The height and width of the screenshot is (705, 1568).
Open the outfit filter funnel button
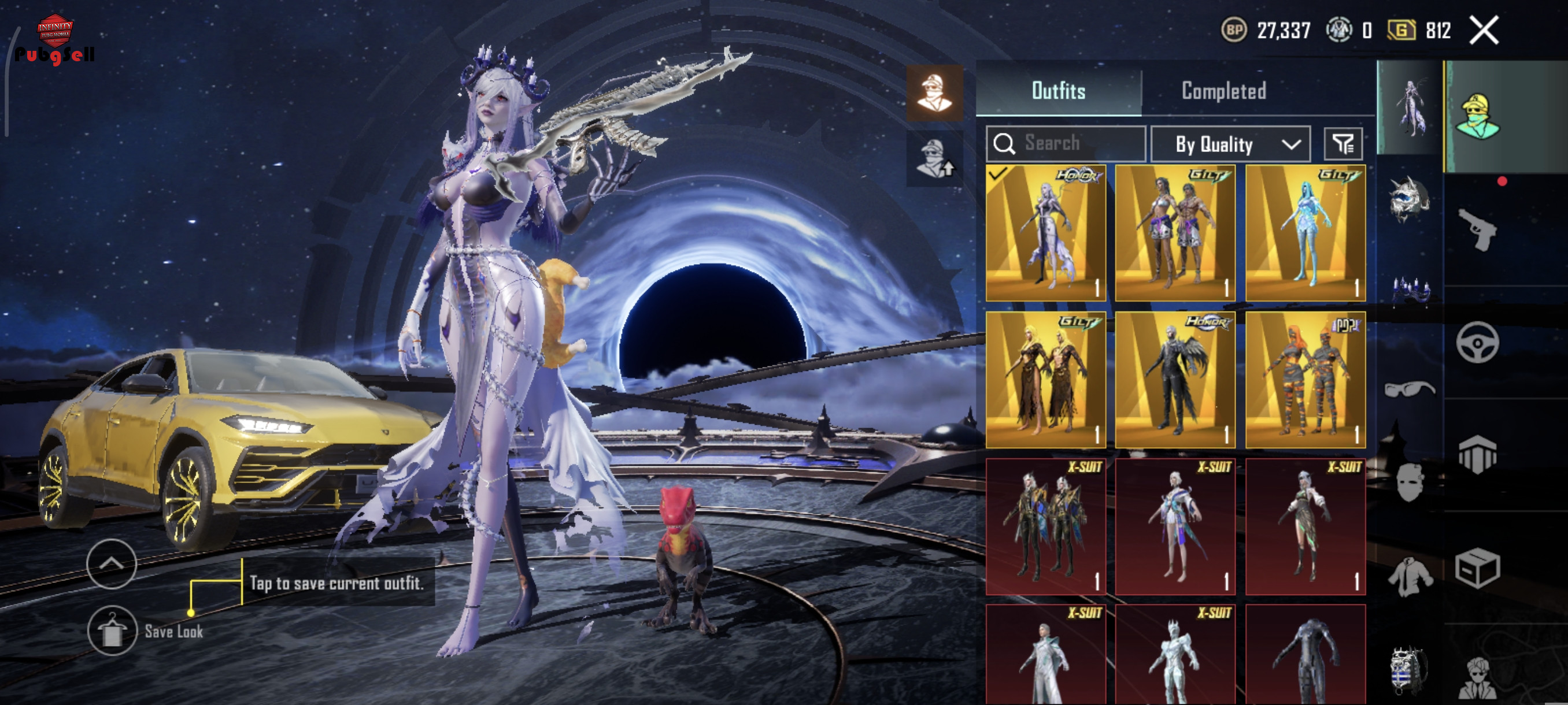[x=1343, y=144]
